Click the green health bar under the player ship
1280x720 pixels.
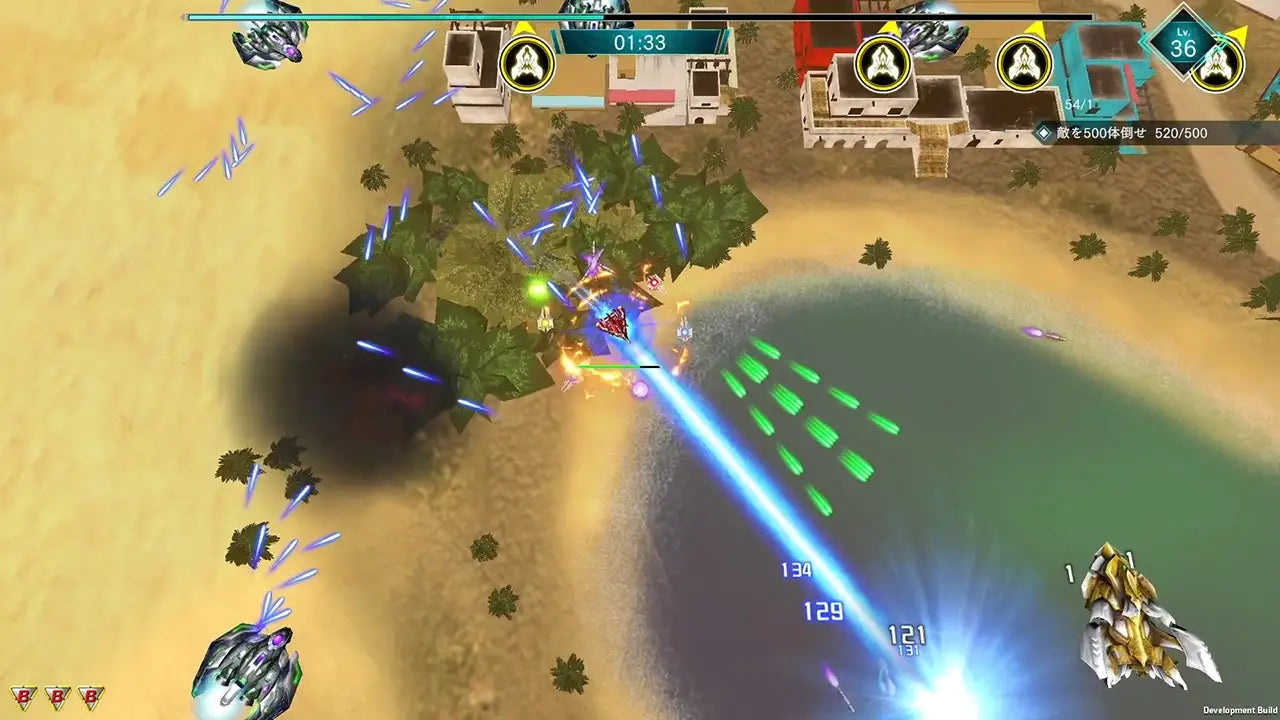point(608,367)
